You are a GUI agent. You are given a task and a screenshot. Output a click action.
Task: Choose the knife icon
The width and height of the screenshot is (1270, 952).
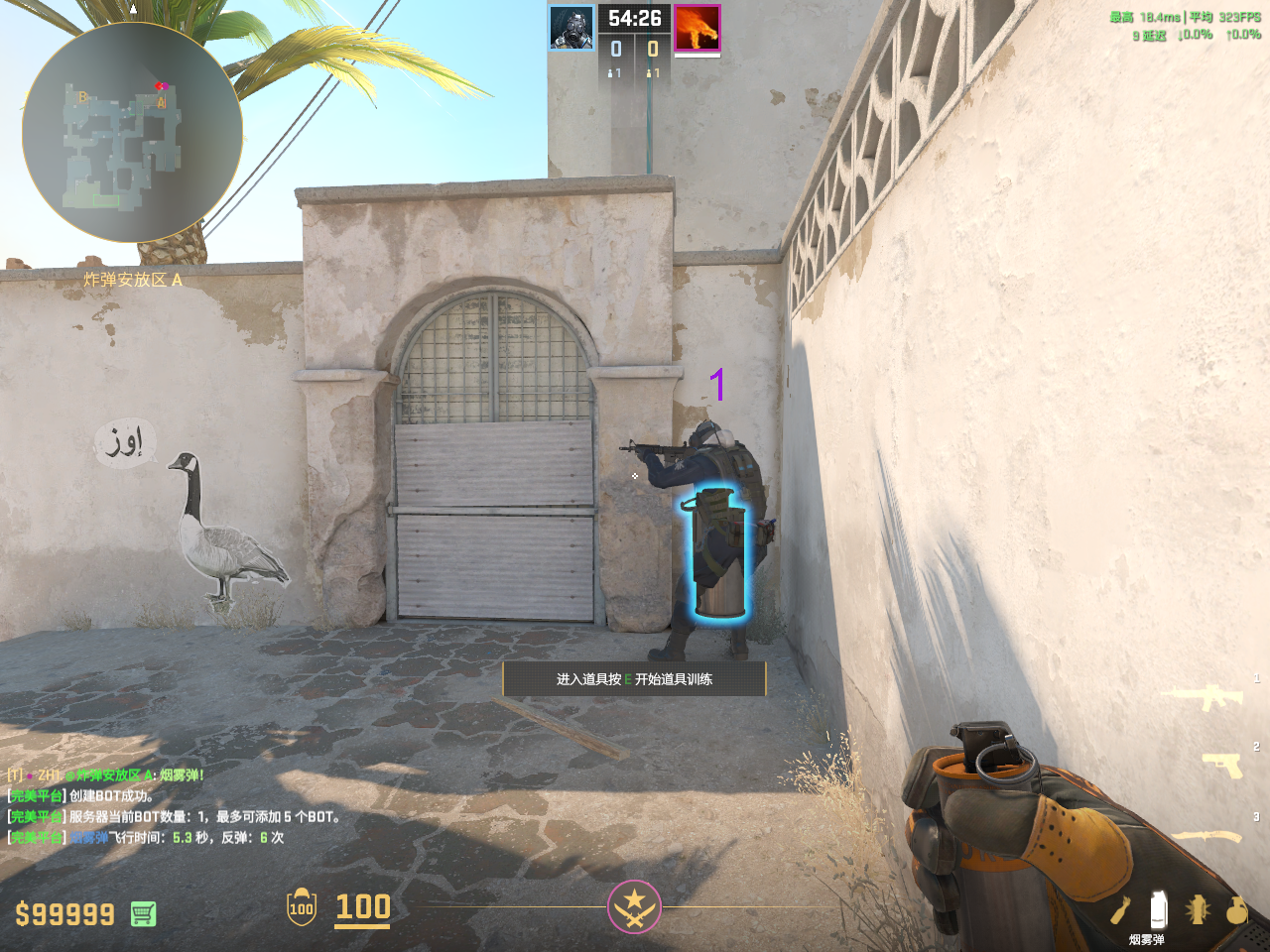1206,836
